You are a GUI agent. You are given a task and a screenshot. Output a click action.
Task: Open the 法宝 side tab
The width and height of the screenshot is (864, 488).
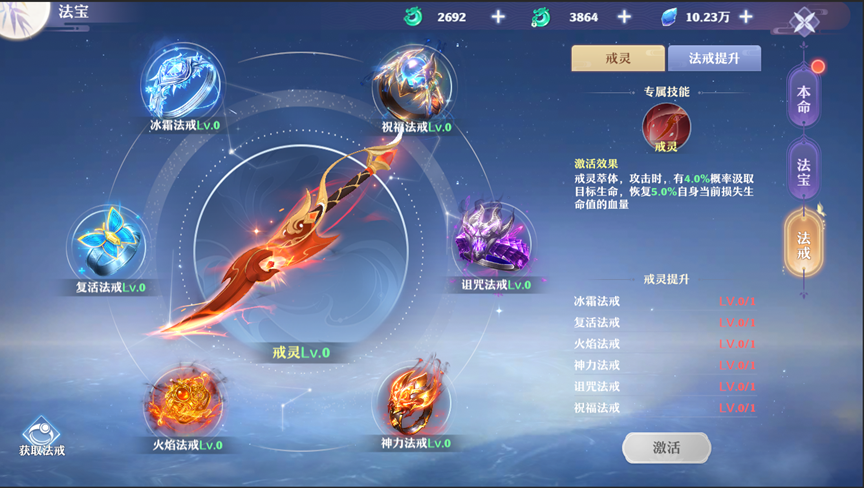pyautogui.click(x=804, y=170)
